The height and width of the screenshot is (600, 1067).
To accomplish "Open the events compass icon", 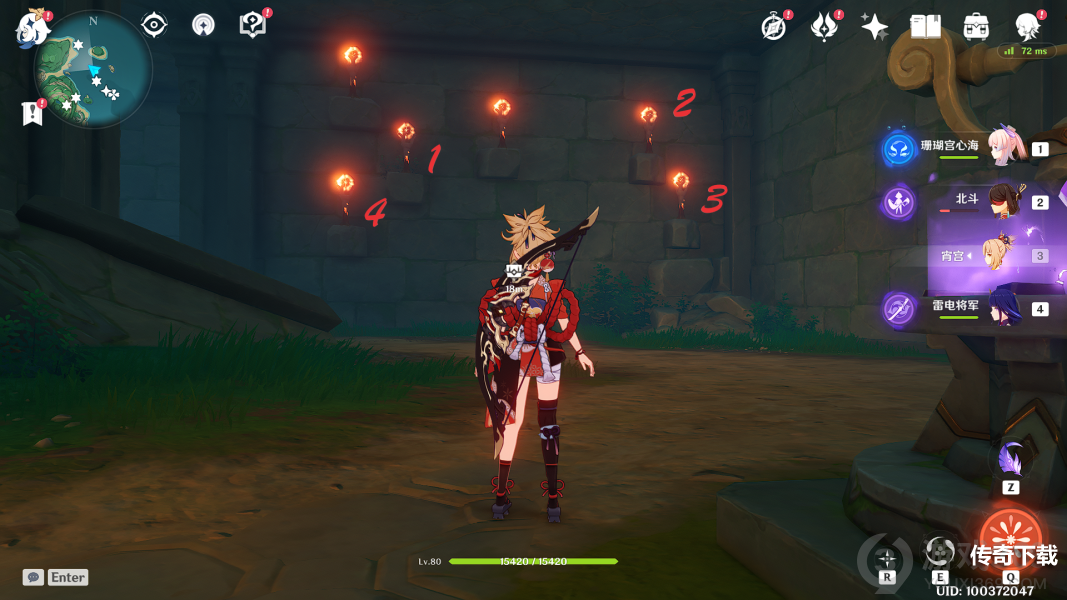I will coord(774,27).
